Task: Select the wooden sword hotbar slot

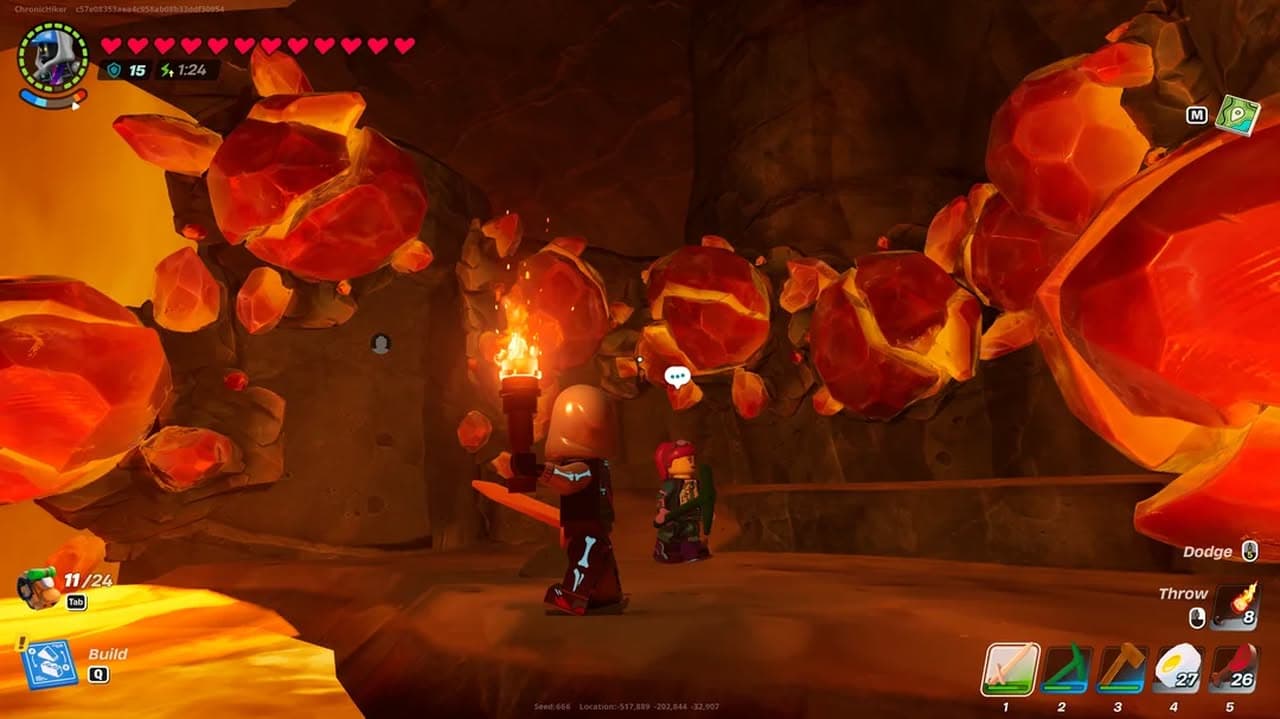Action: click(1010, 669)
